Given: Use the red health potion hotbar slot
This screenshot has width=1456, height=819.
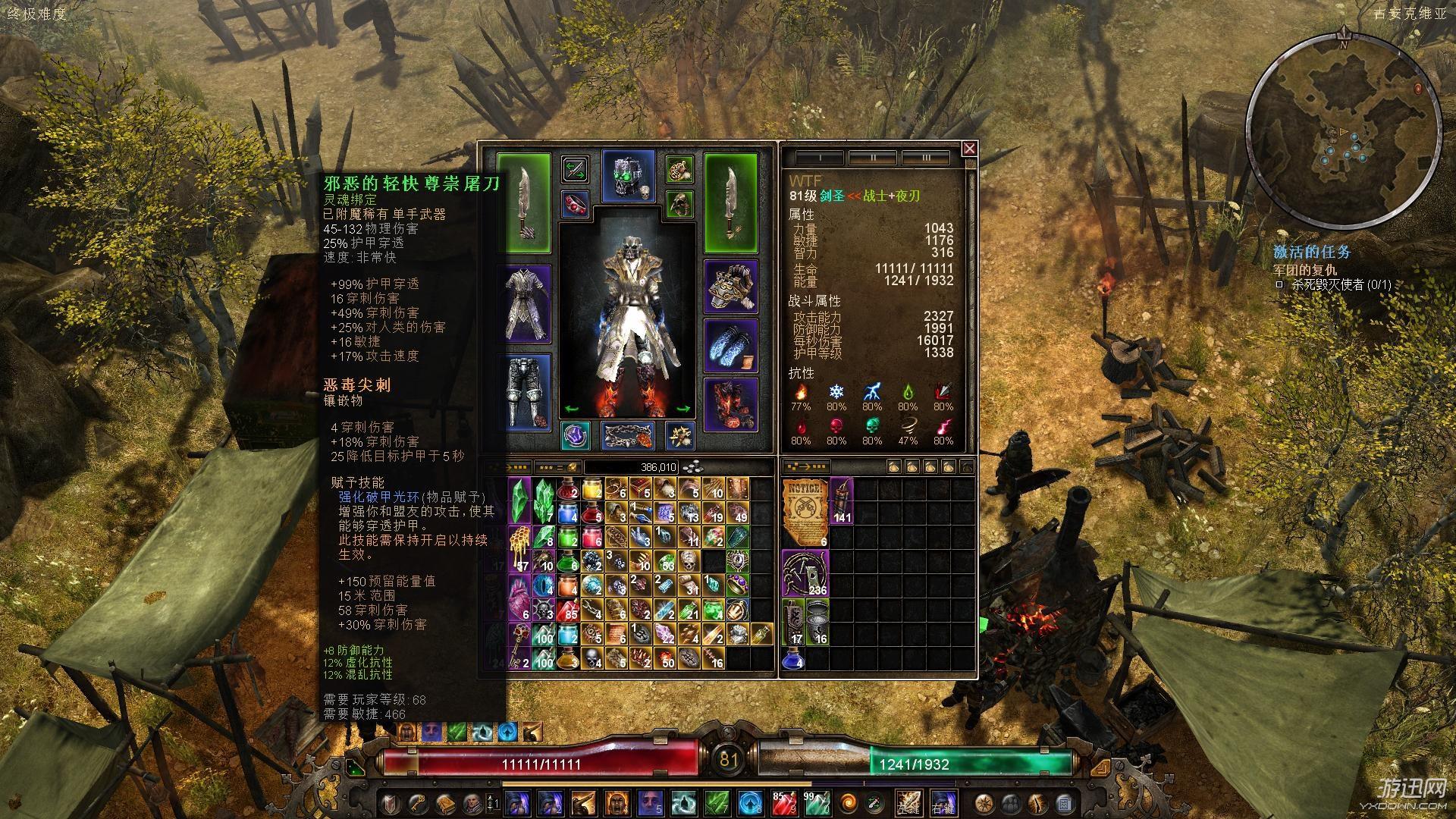Looking at the screenshot, I should tap(785, 802).
